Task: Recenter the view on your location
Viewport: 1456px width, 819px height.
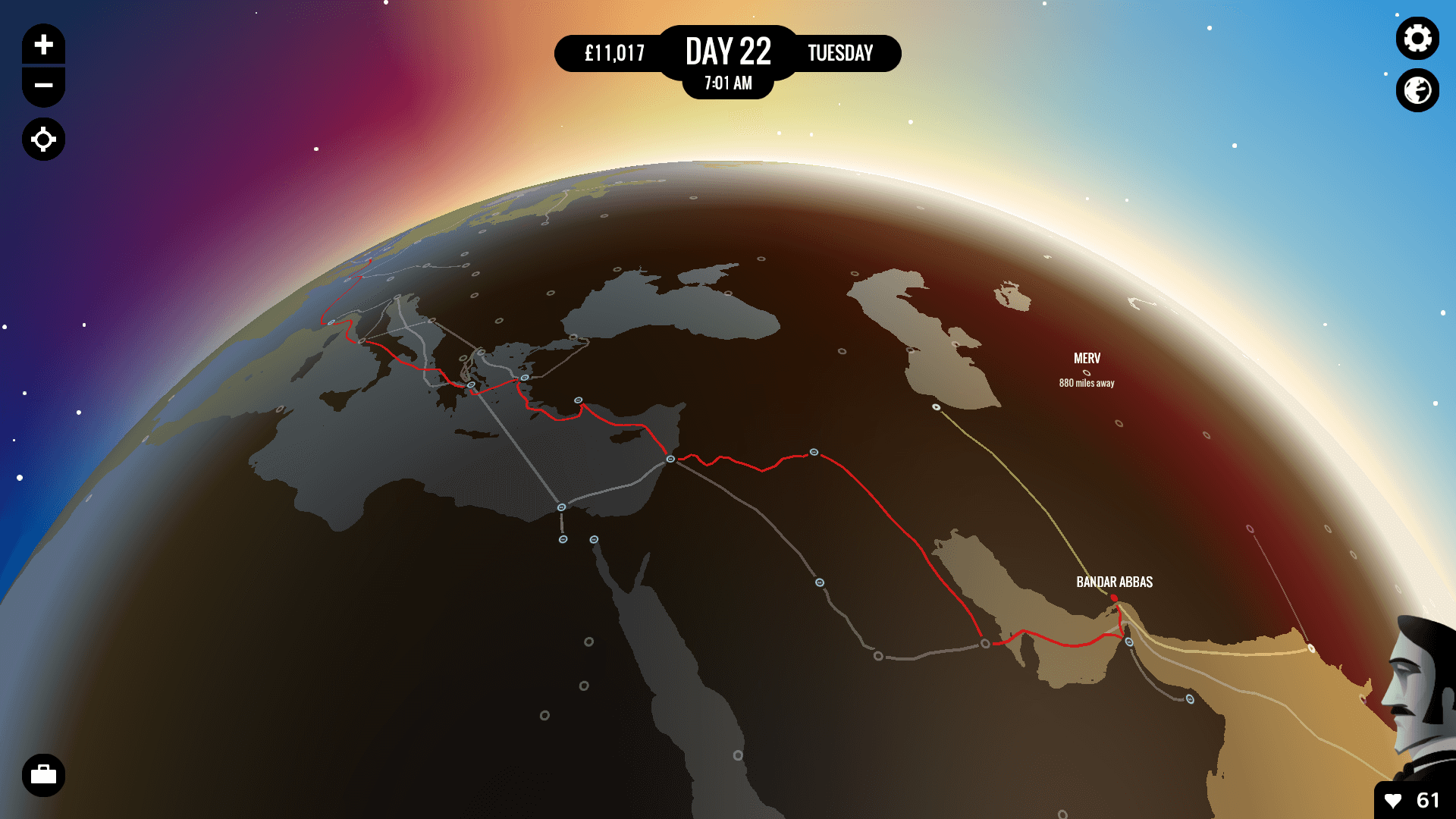Action: 43,139
